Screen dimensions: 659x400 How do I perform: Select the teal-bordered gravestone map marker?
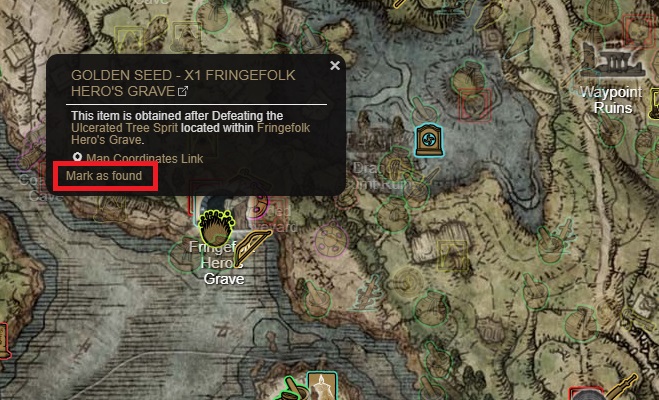(x=429, y=139)
